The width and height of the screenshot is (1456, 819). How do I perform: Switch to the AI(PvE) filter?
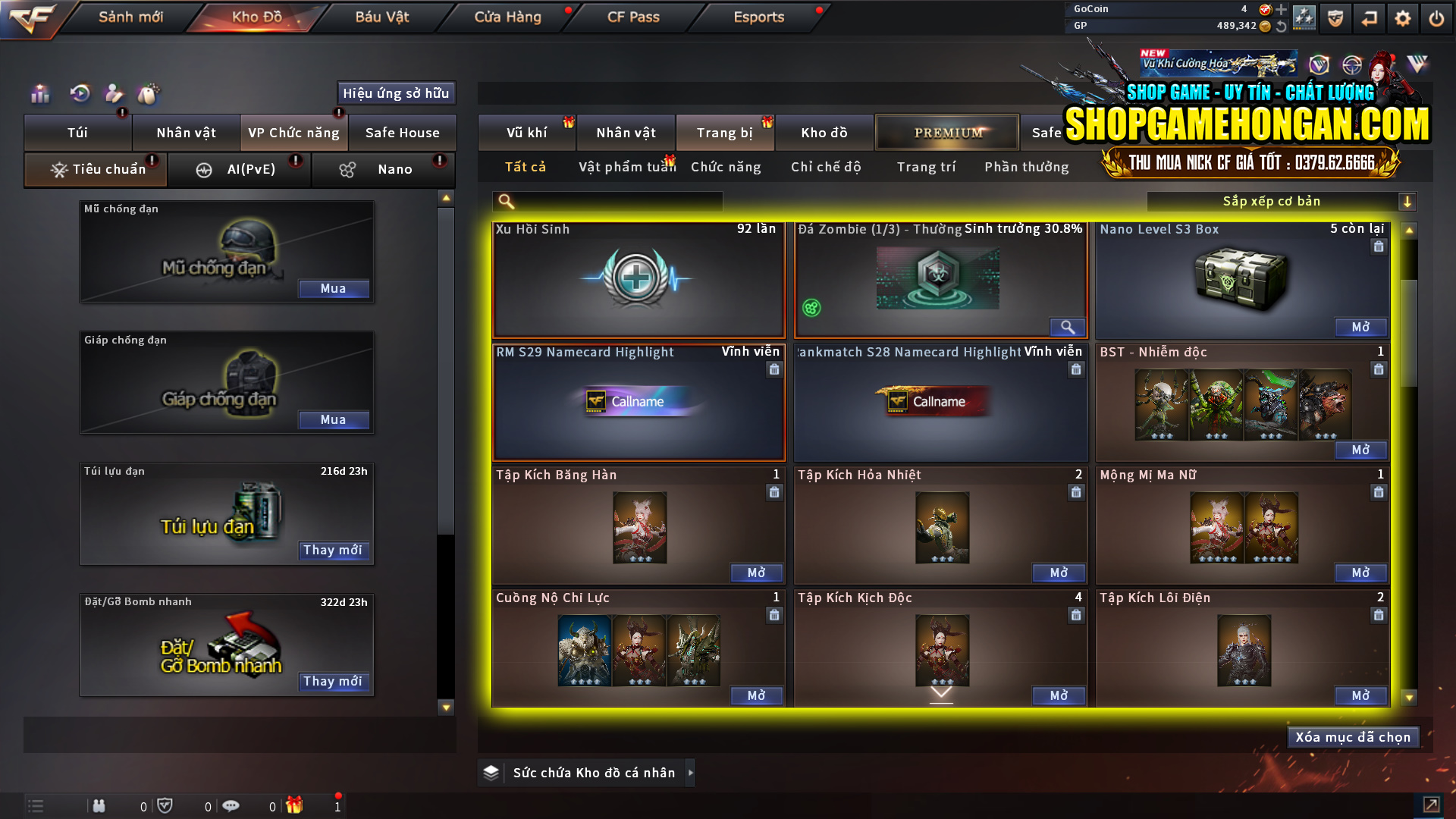click(240, 169)
